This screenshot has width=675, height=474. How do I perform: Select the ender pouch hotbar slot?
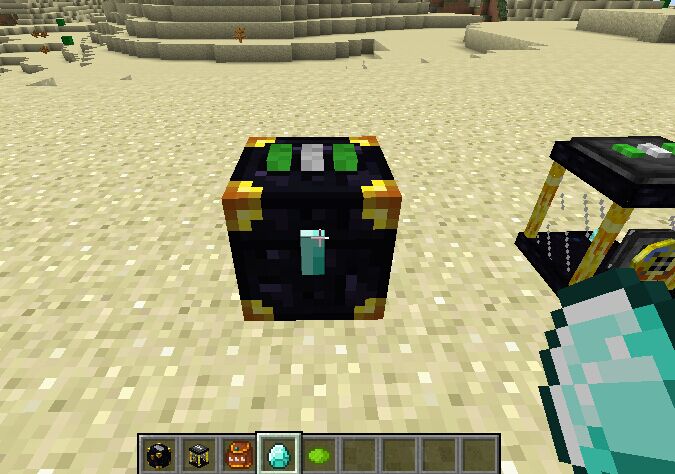point(157,453)
